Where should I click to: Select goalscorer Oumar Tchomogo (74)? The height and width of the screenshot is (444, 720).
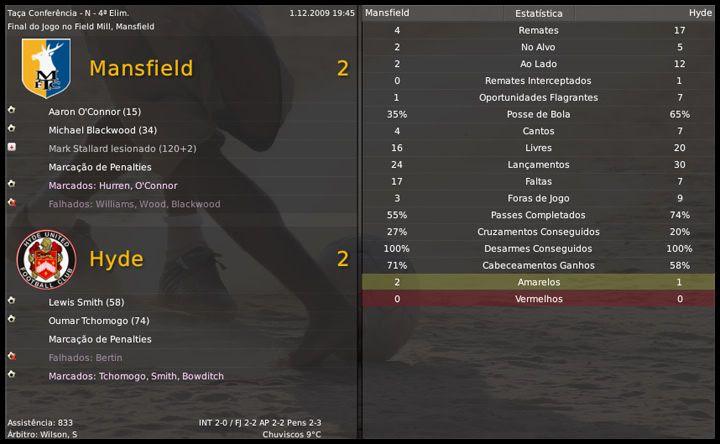[x=98, y=321]
